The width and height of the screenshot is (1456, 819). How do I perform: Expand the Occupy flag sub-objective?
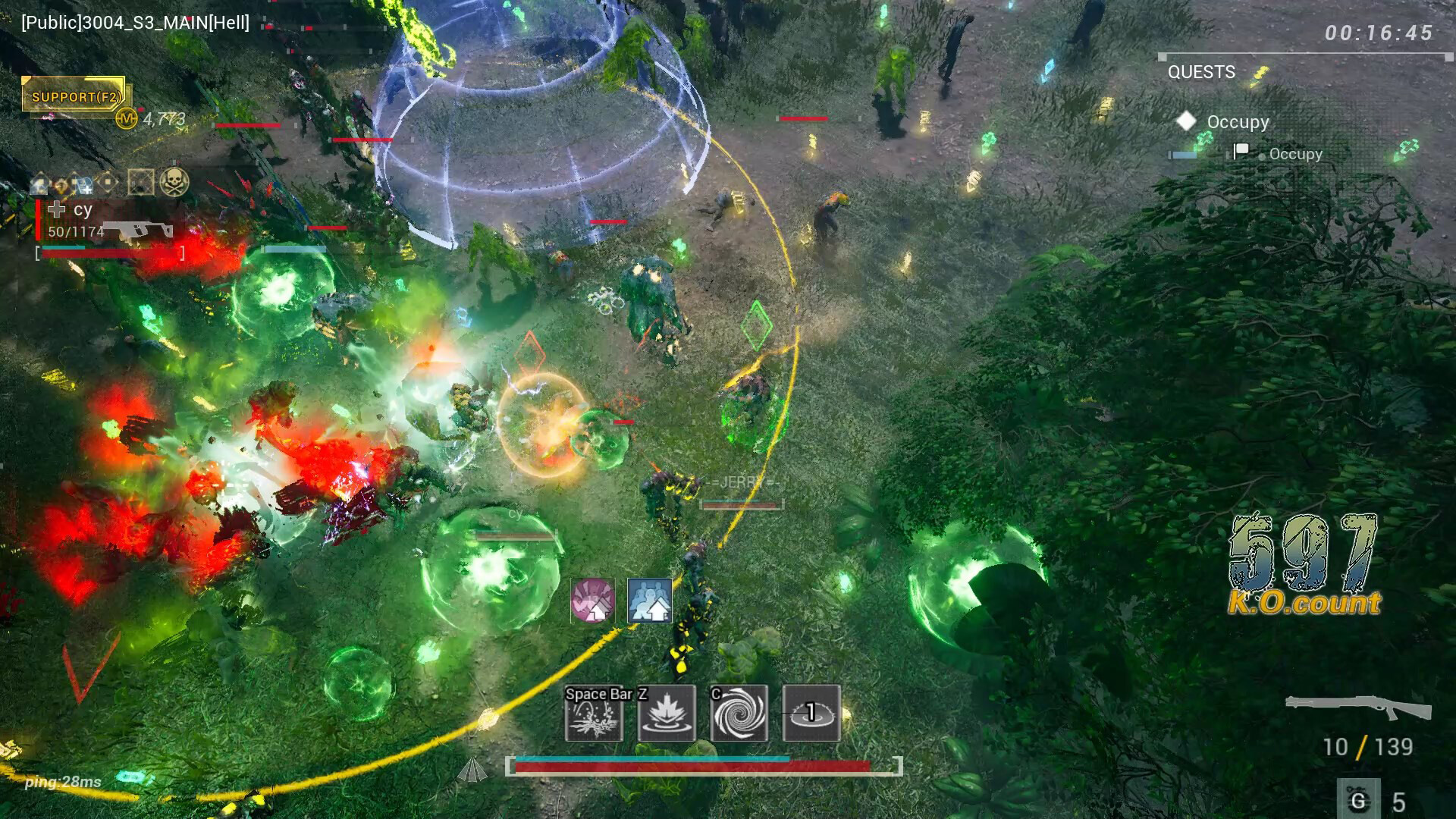[1294, 153]
